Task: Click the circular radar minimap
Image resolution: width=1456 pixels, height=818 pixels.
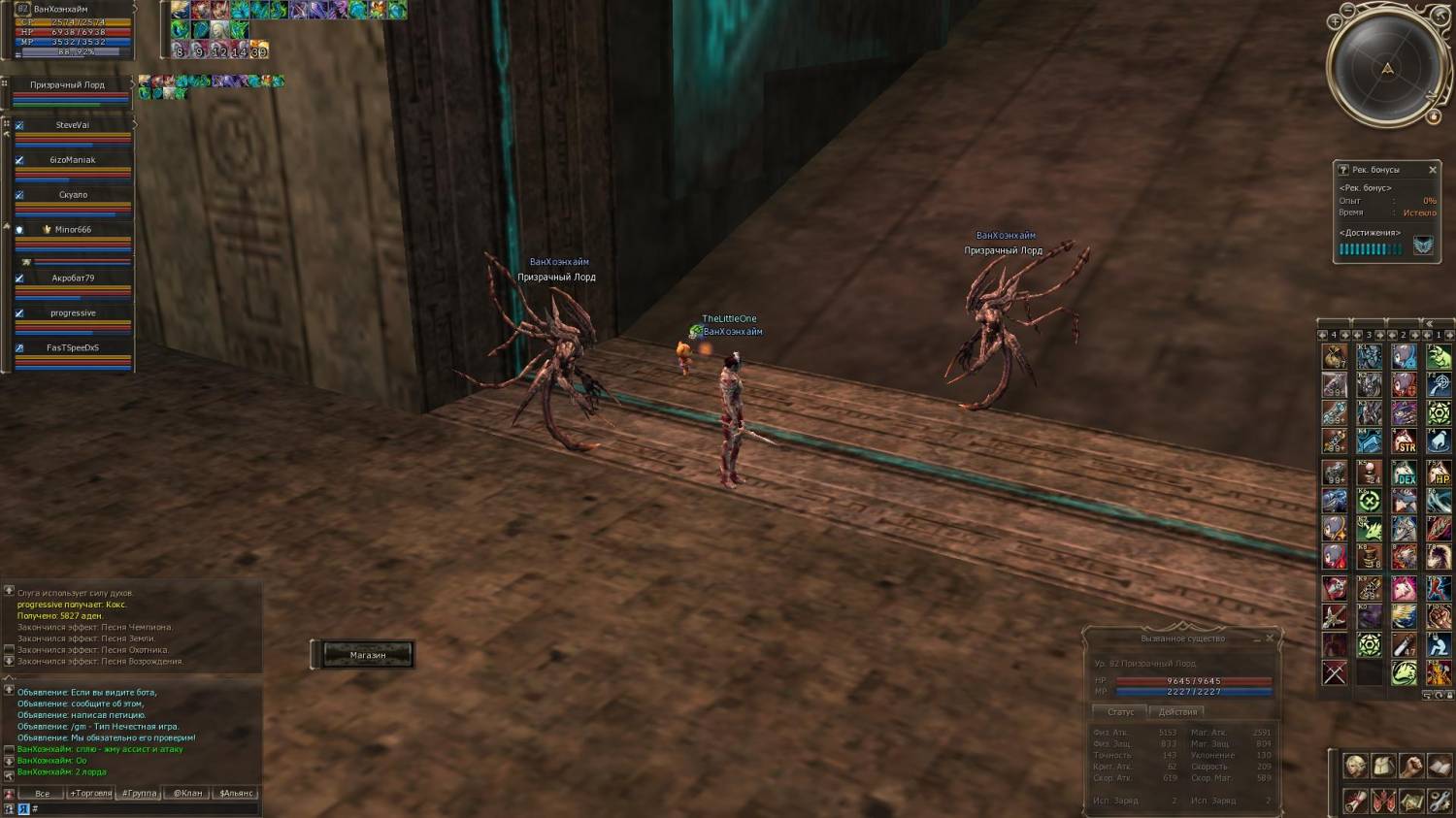Action: pyautogui.click(x=1387, y=68)
